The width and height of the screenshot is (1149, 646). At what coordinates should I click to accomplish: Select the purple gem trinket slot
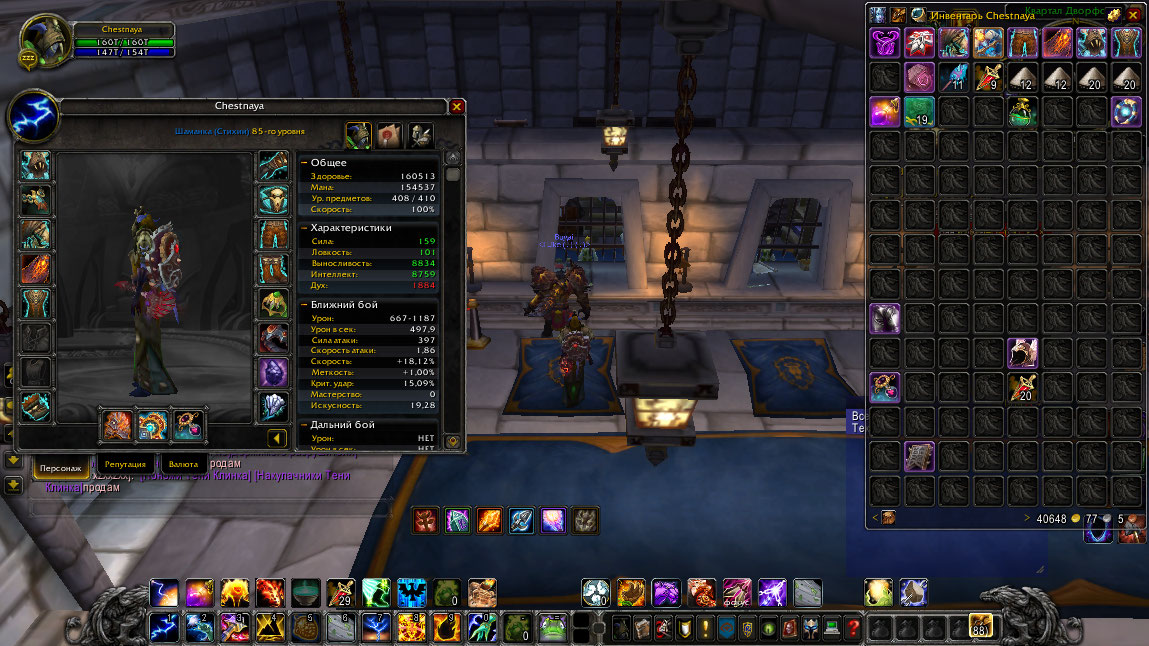(273, 372)
